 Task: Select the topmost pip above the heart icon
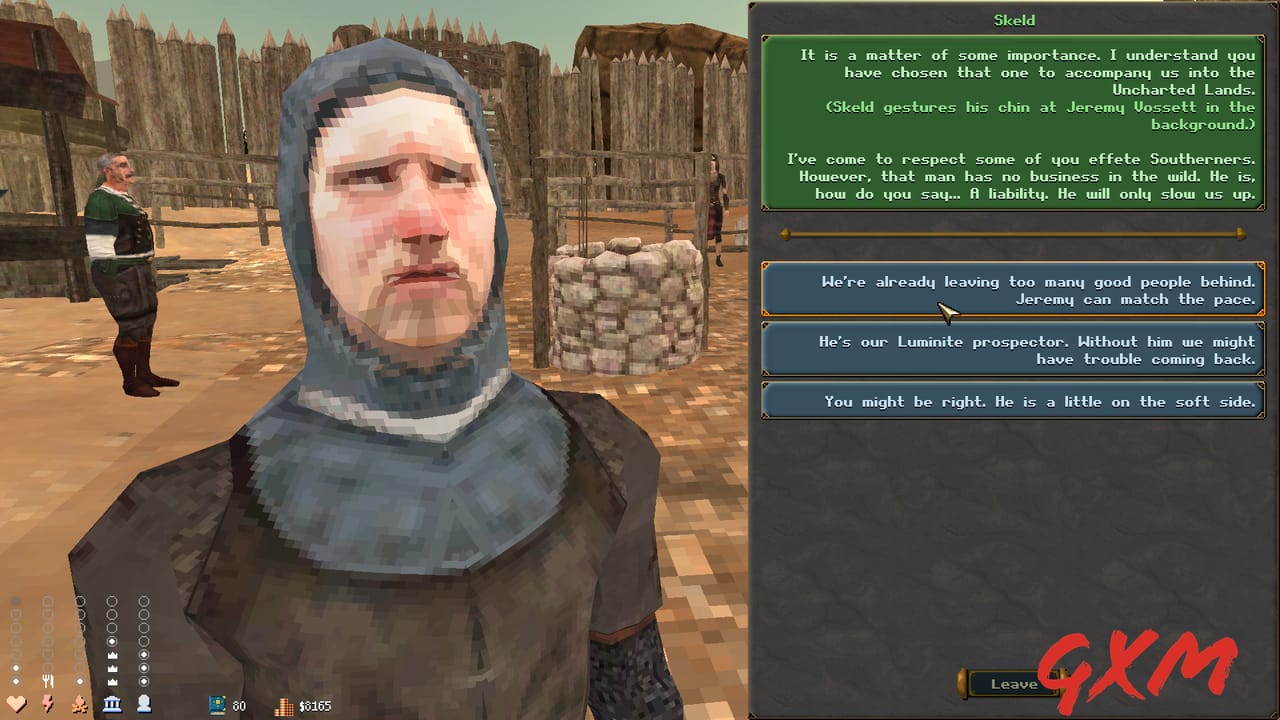click(16, 600)
